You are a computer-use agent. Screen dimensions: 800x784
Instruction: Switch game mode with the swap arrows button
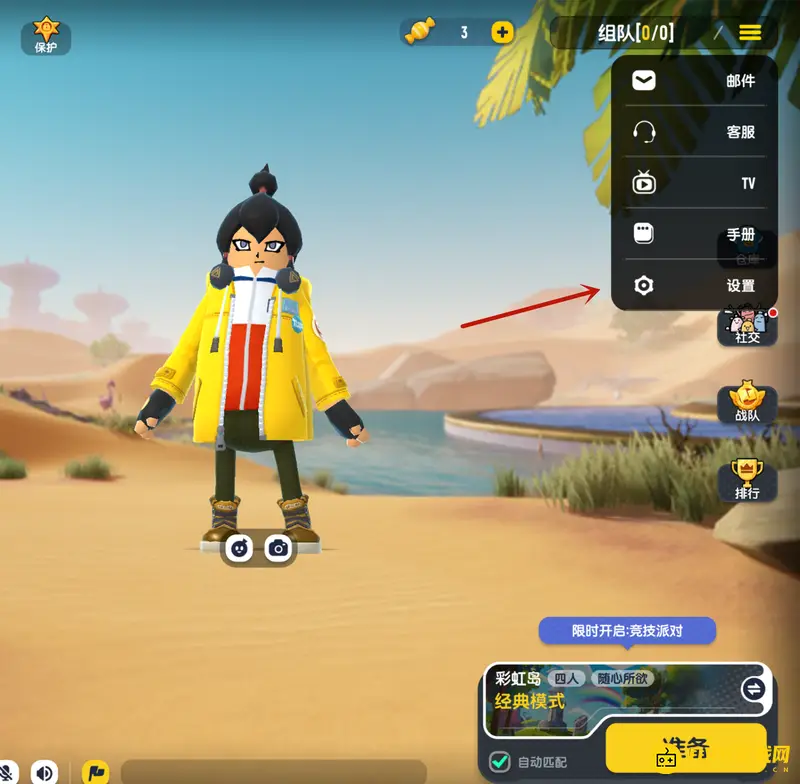point(753,689)
